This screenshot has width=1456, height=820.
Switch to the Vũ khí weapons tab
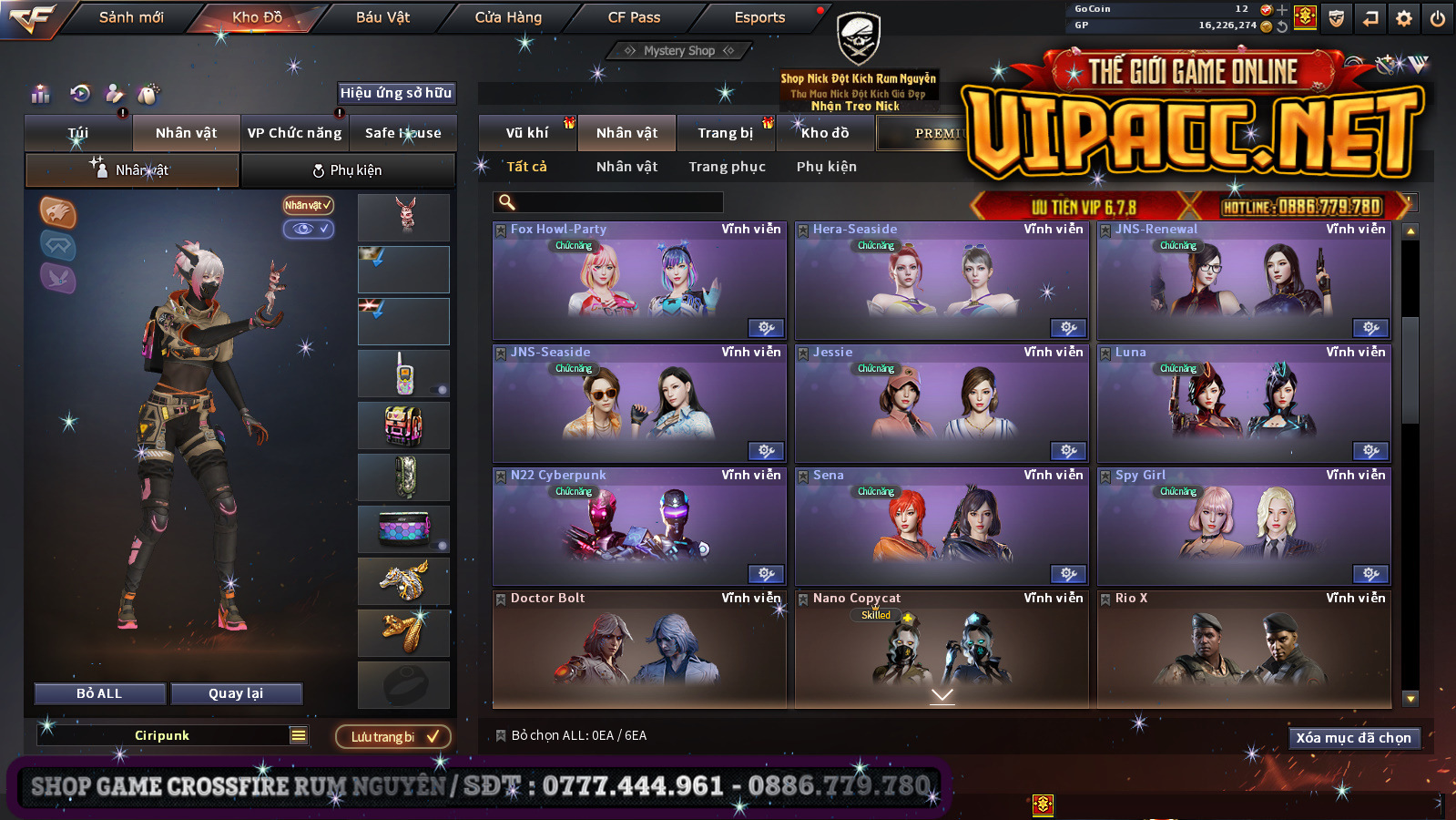527,133
